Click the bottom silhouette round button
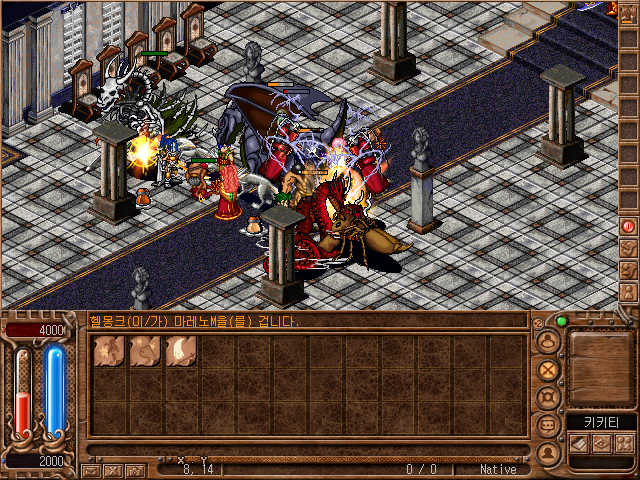 [x=547, y=451]
